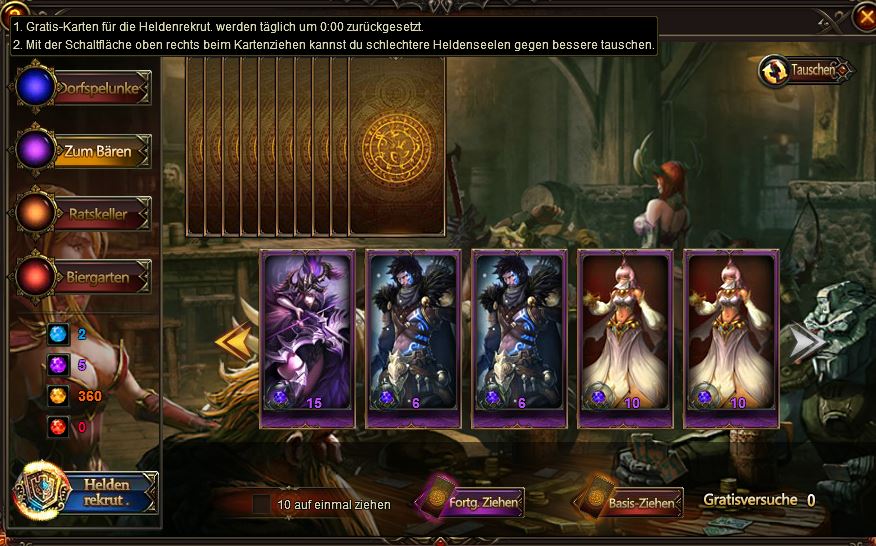The image size is (876, 546).
Task: Close the hero recruit window
Action: 864,16
